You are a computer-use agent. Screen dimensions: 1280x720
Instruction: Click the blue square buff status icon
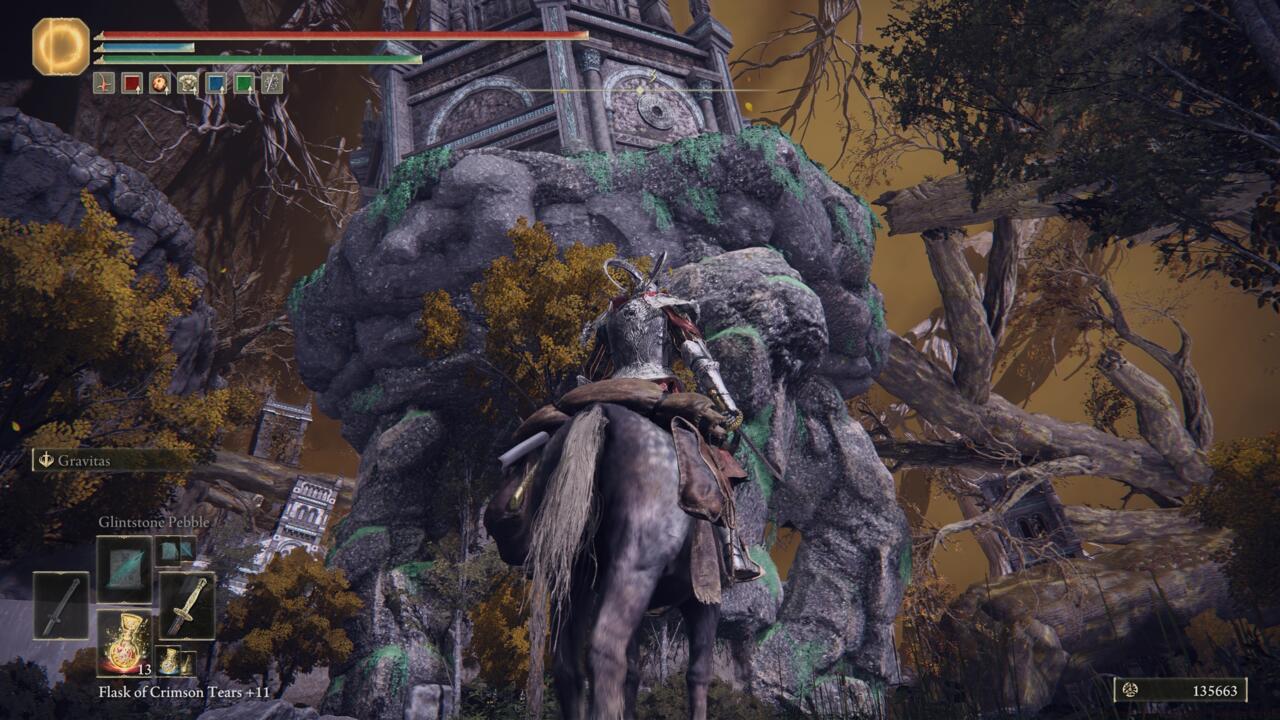[216, 83]
